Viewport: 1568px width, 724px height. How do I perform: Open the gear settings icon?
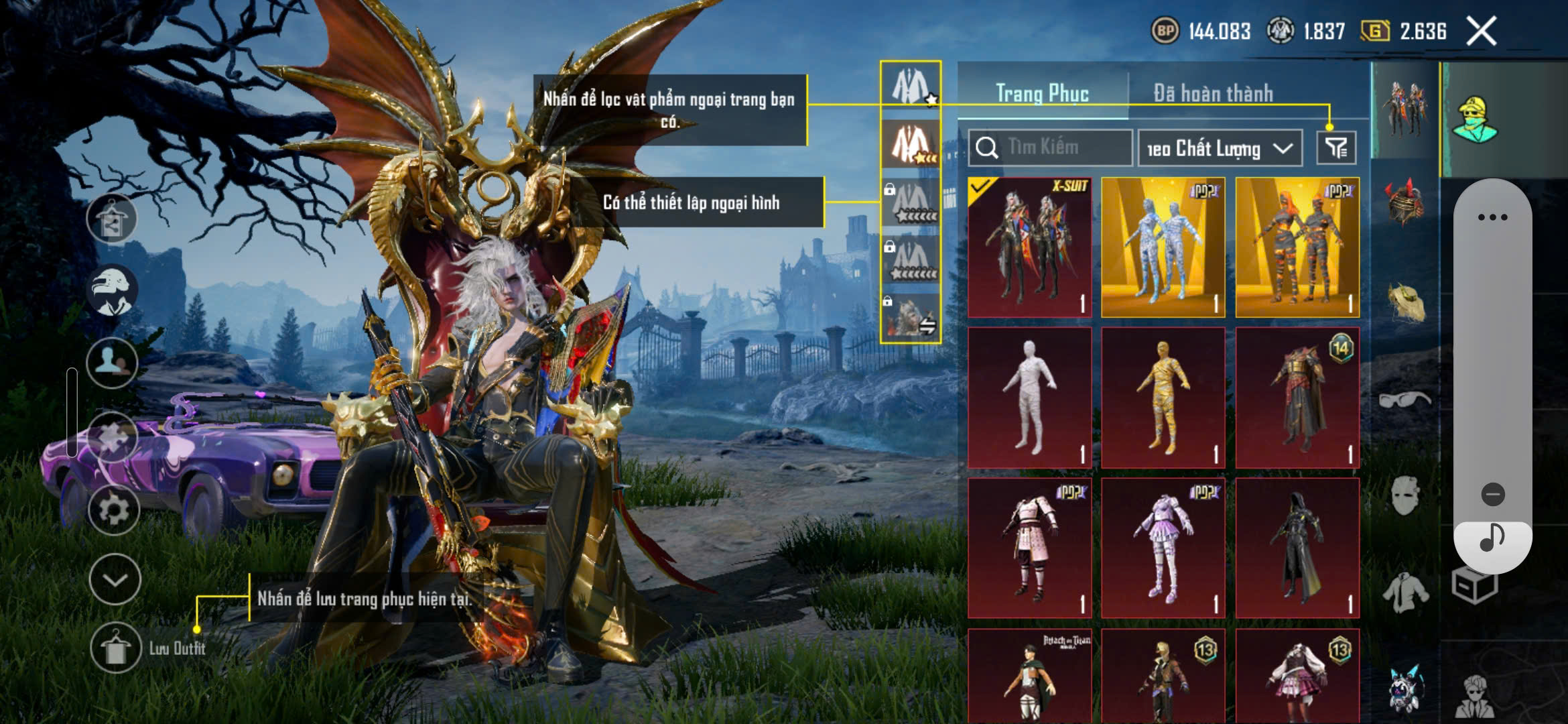(114, 509)
